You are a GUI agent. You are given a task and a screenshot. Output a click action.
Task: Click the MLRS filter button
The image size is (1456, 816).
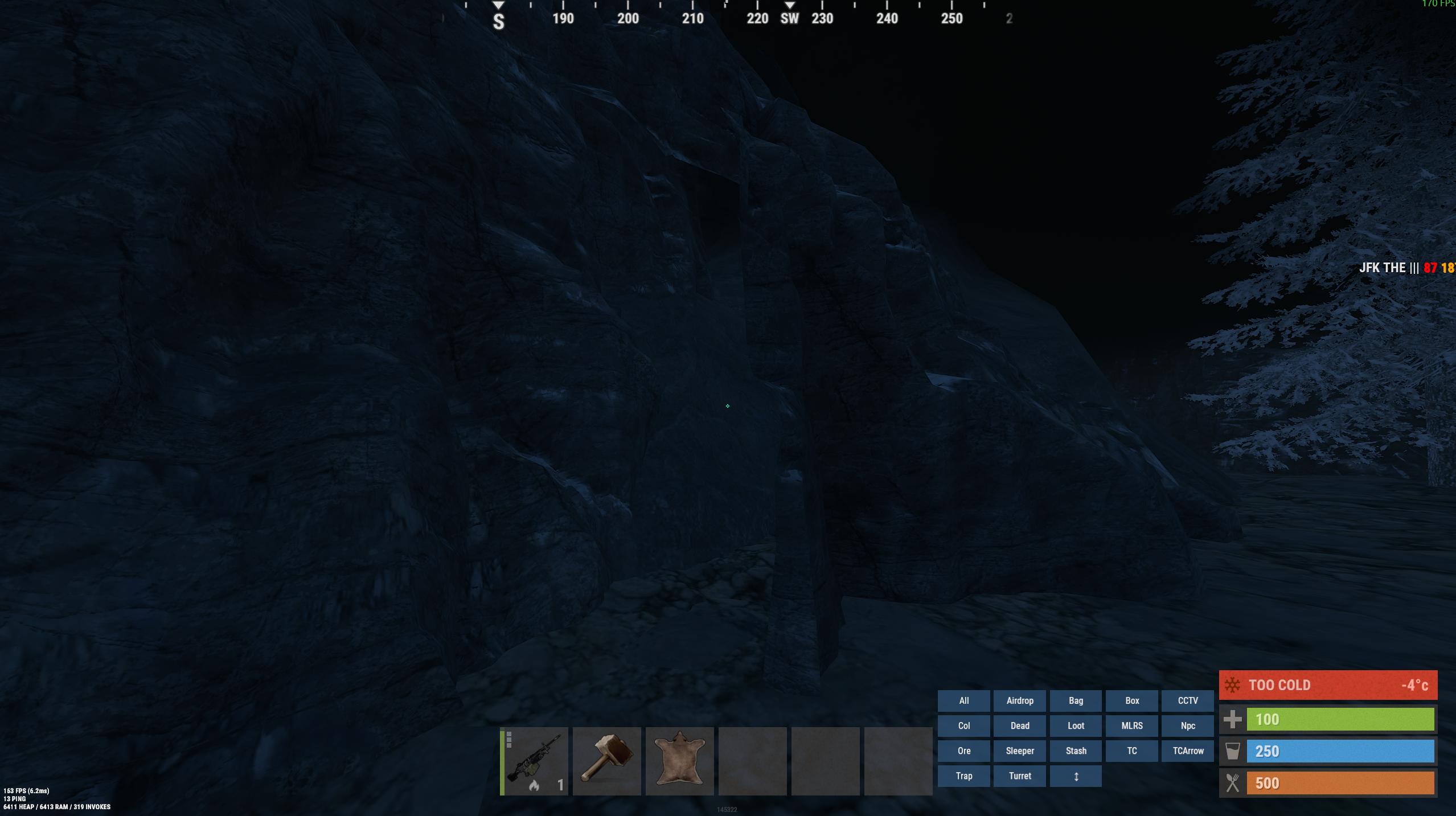click(x=1131, y=725)
